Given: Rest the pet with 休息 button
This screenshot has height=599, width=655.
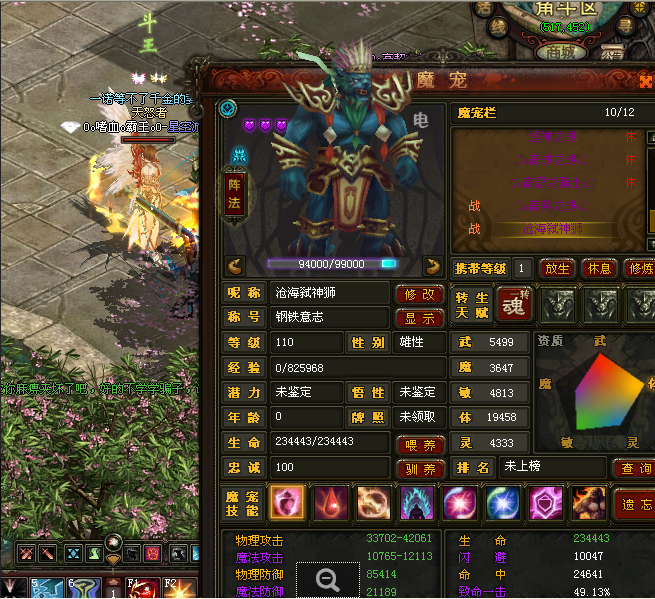Looking at the screenshot, I should pos(598,268).
